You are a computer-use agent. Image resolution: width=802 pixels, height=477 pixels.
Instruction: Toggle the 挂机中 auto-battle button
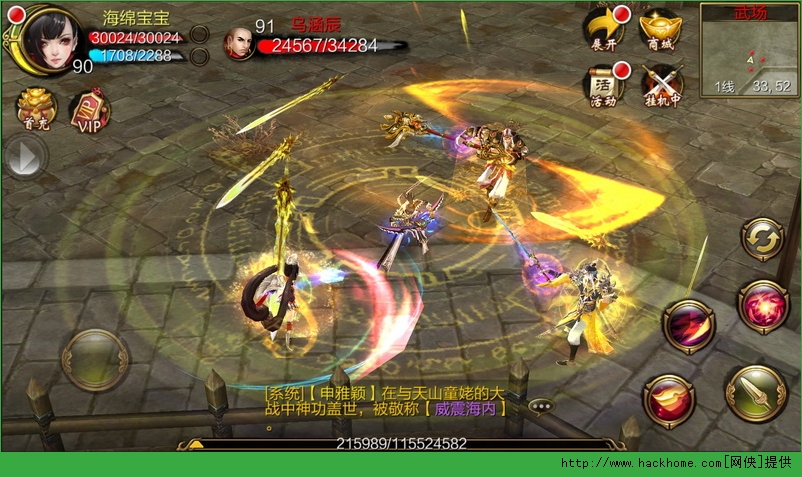tap(660, 86)
